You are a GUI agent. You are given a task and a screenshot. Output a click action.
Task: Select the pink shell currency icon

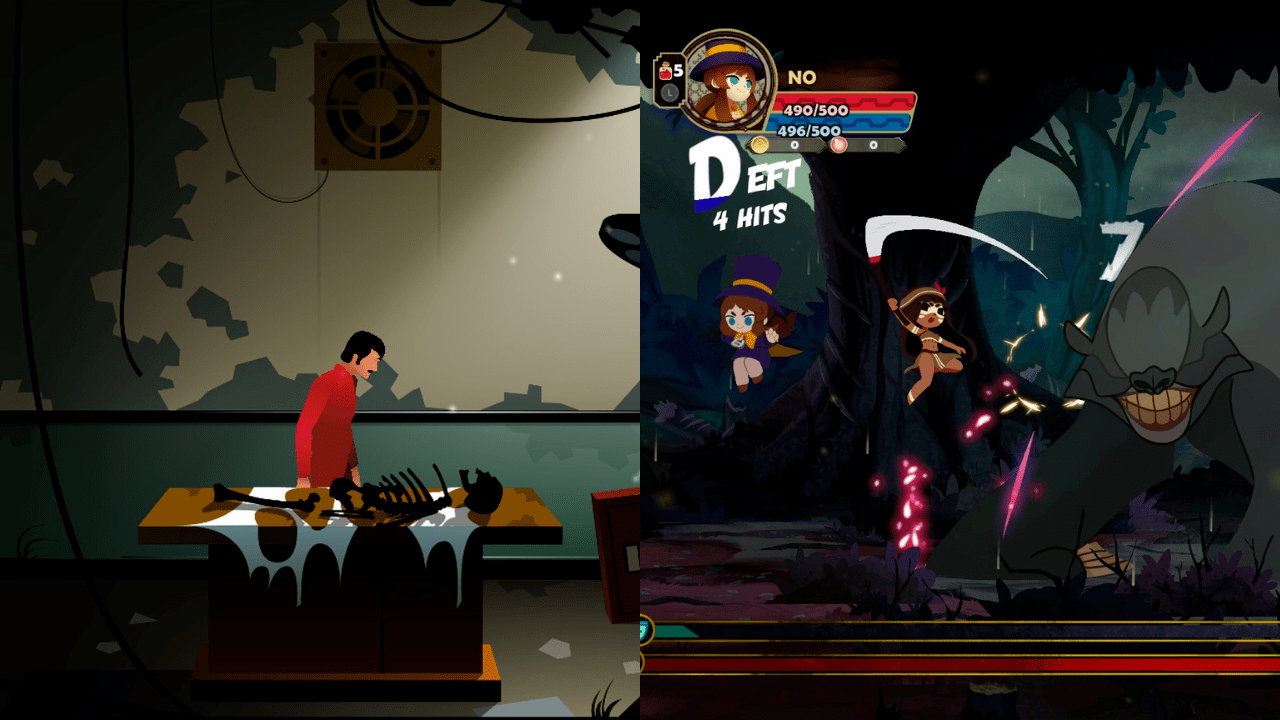point(838,144)
